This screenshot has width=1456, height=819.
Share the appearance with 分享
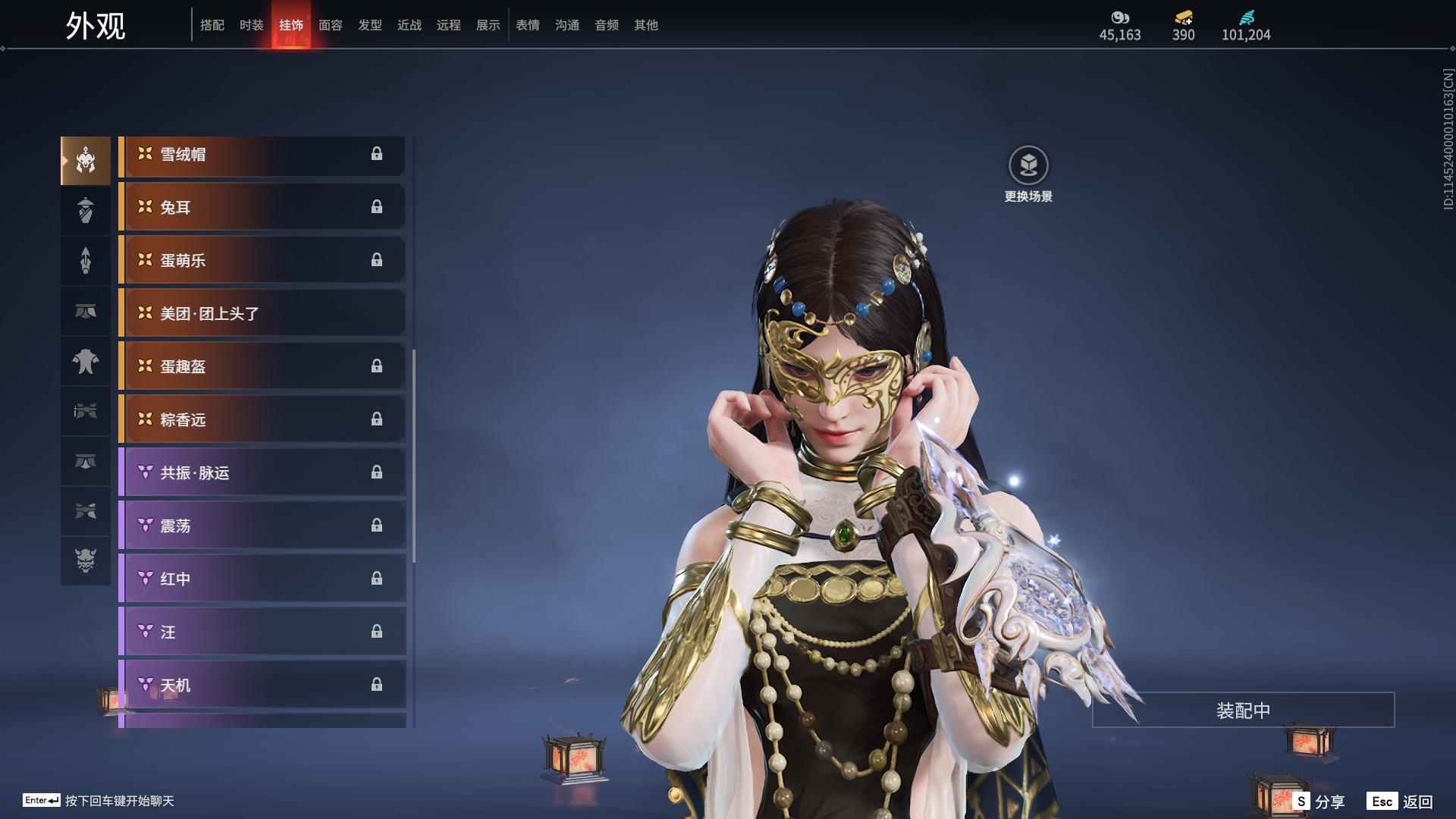(1319, 802)
